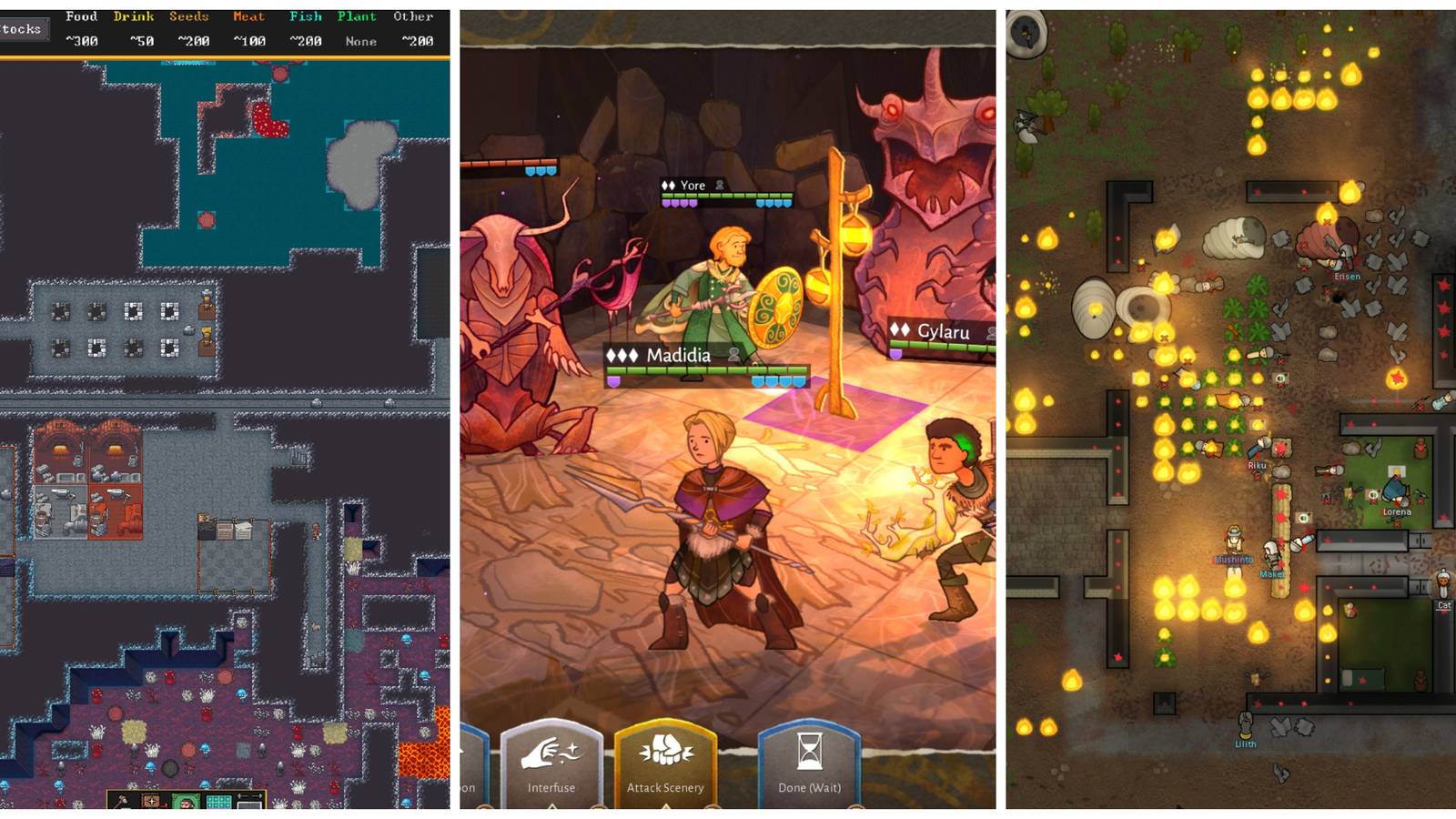The width and height of the screenshot is (1456, 819).
Task: Click the teal grid icon in the toolbar
Action: 218,803
